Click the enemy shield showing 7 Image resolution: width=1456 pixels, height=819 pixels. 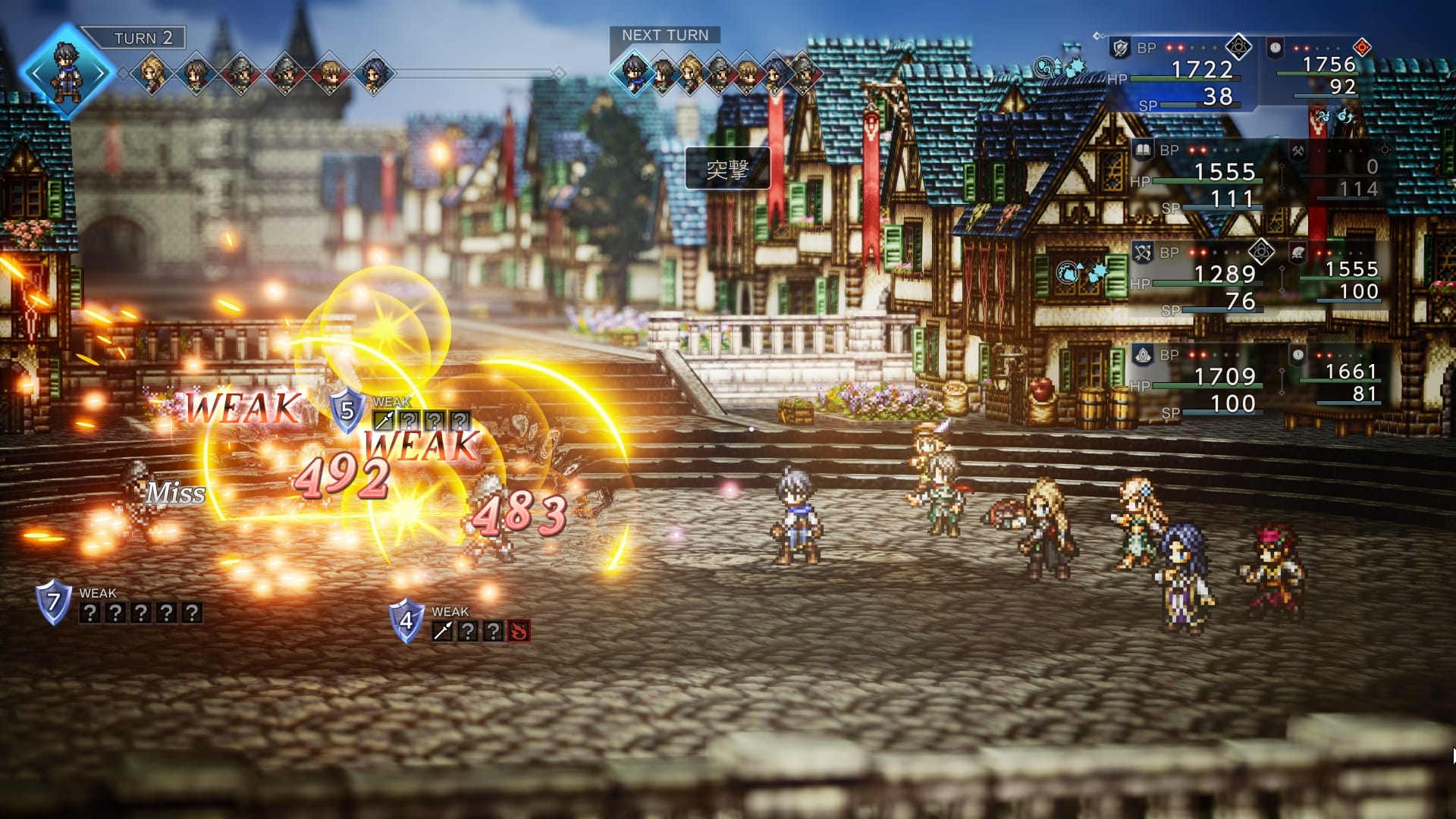click(54, 603)
